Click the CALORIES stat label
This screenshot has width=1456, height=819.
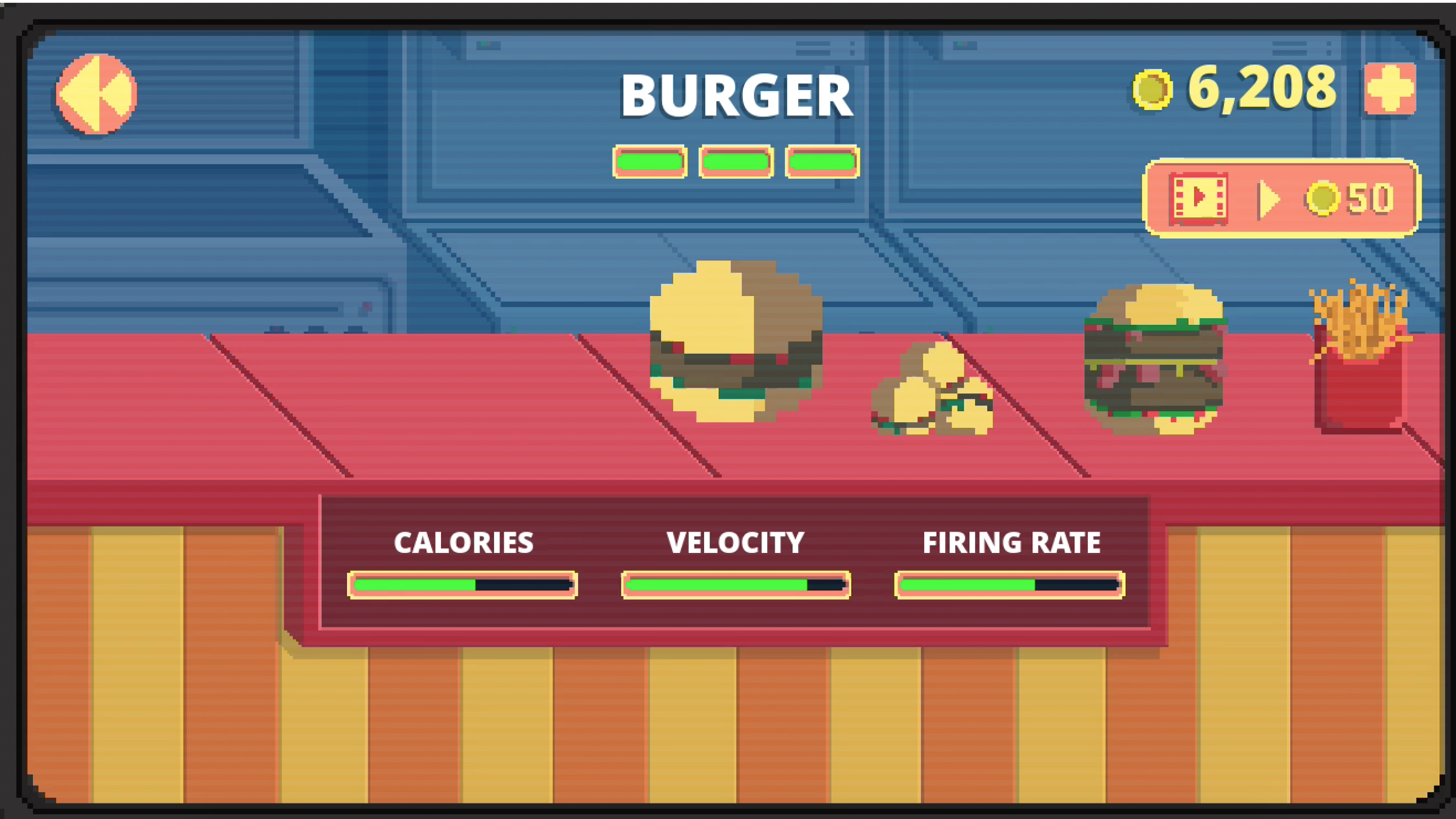coord(463,542)
